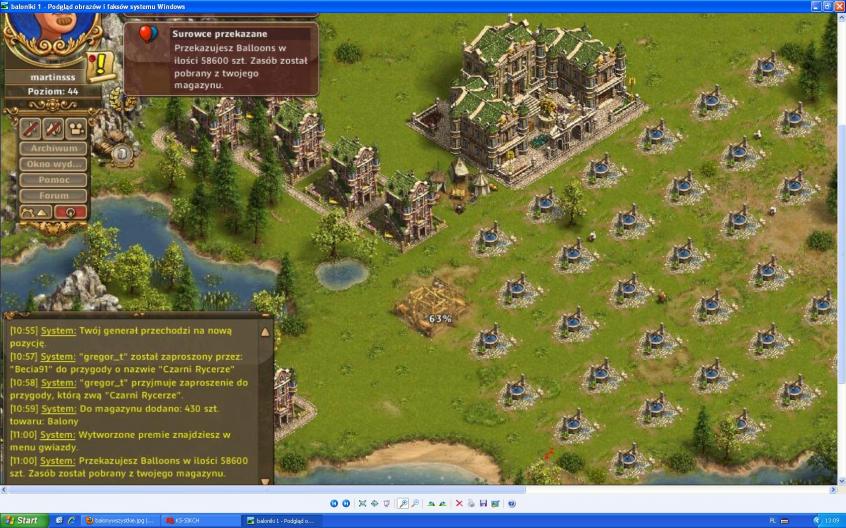Open the Surowce przekazane notification
This screenshot has width=846, height=528.
(x=221, y=58)
